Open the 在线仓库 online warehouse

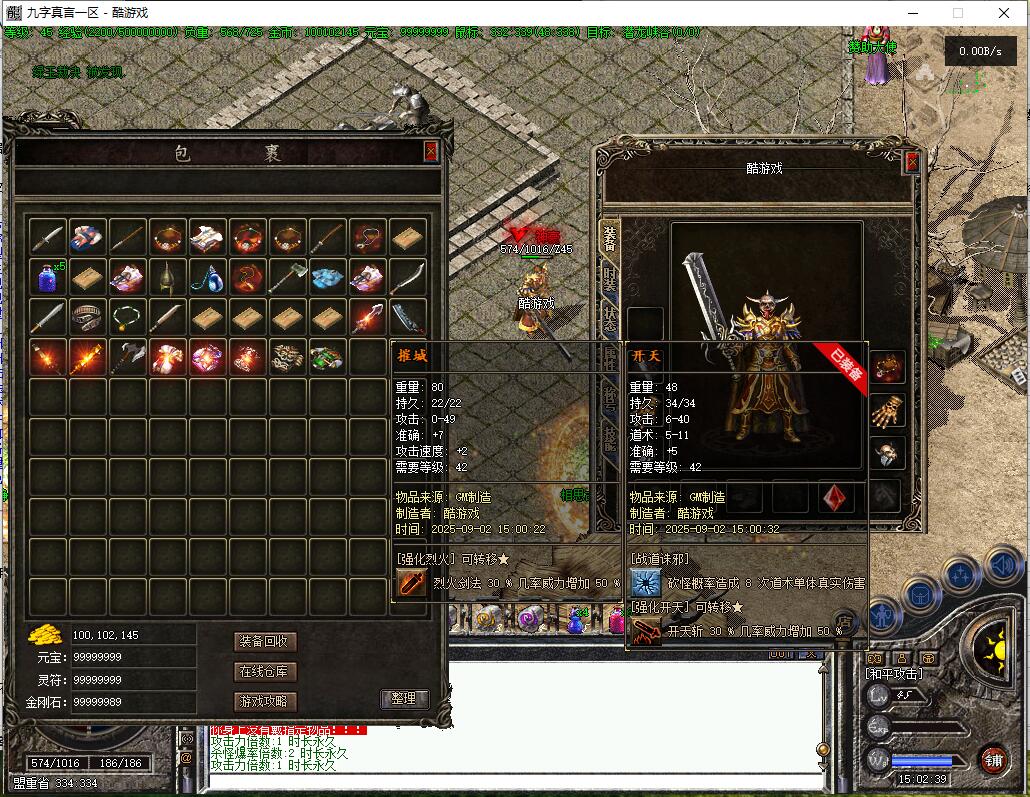pyautogui.click(x=265, y=671)
